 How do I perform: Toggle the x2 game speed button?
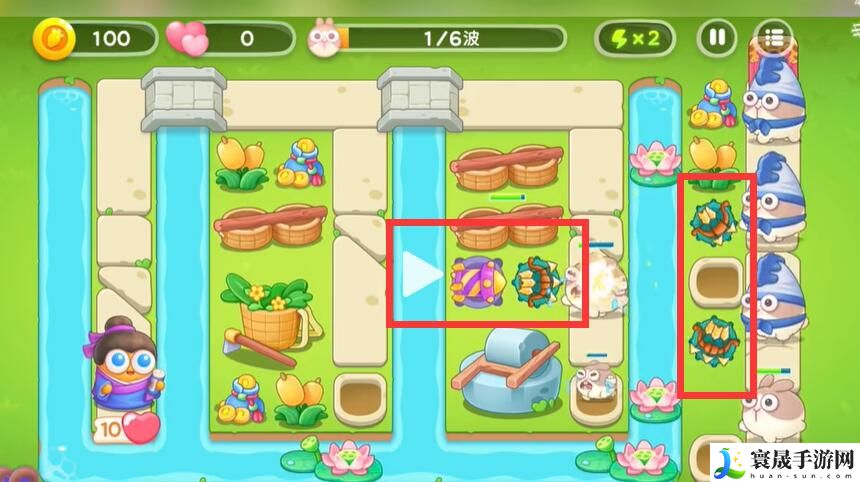[634, 39]
